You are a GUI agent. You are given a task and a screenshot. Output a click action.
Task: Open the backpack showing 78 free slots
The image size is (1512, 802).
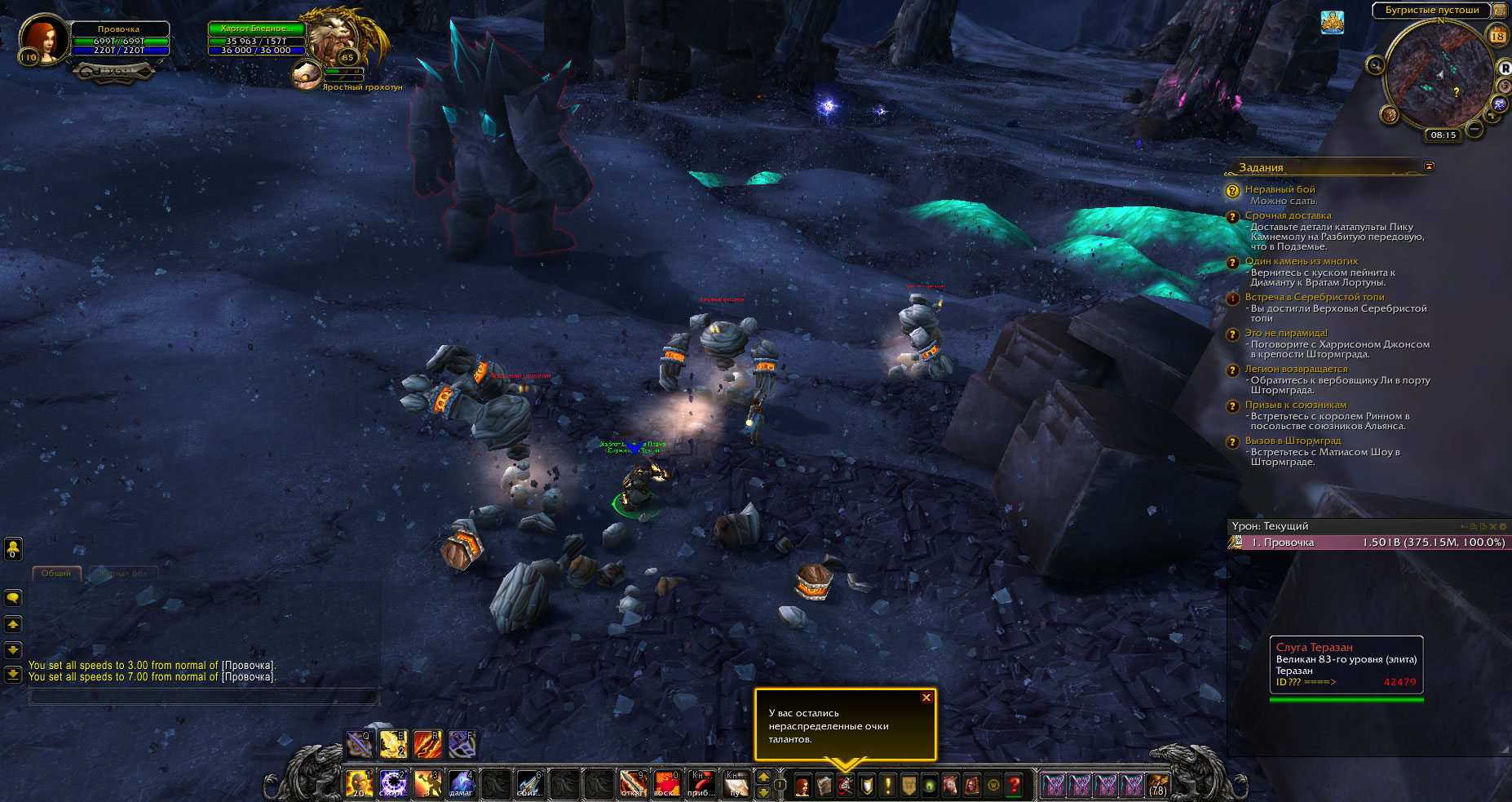(x=1157, y=786)
